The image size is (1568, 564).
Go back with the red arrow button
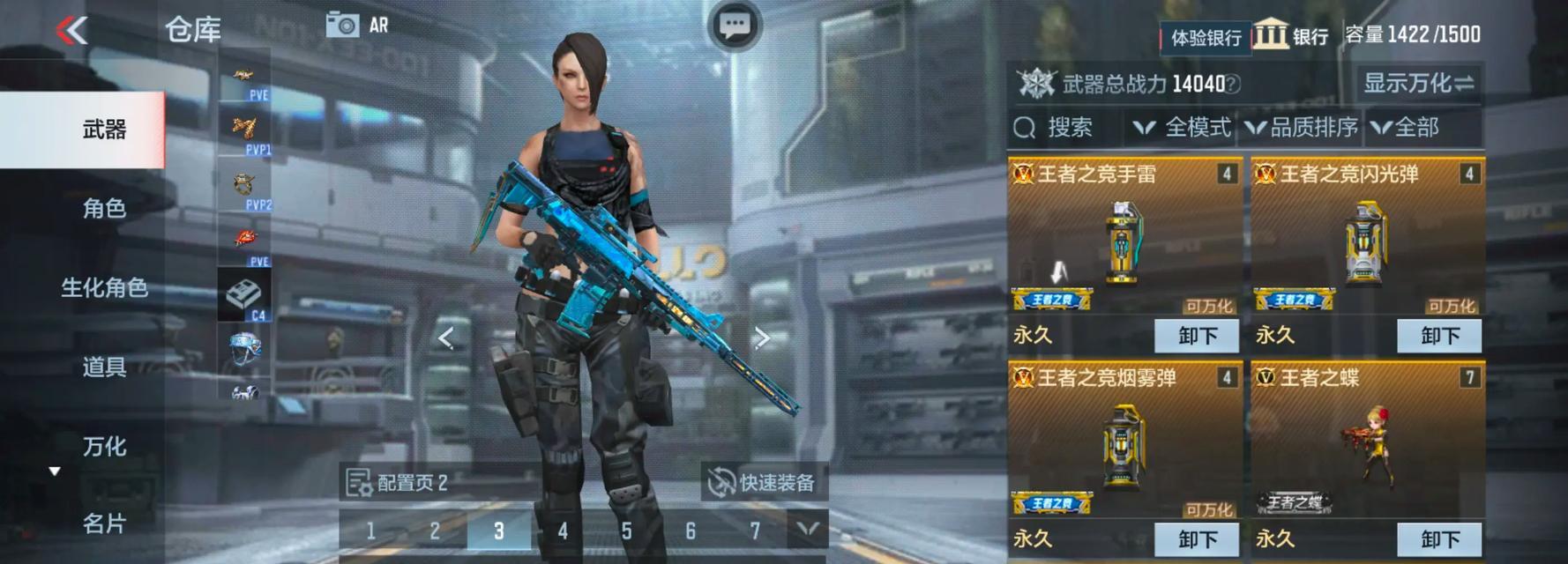tap(72, 31)
